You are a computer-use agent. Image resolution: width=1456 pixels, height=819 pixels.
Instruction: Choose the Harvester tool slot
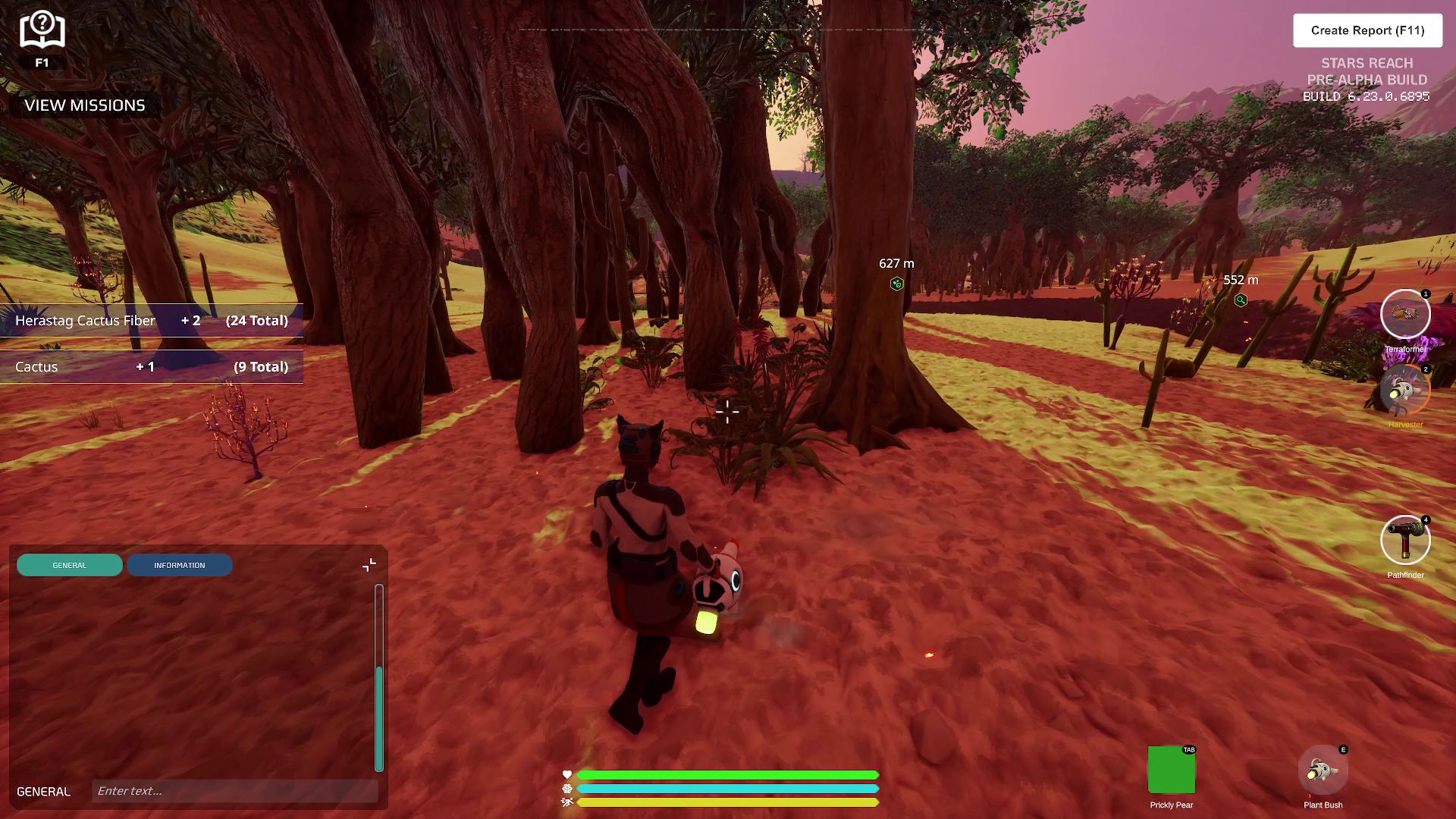(x=1404, y=390)
